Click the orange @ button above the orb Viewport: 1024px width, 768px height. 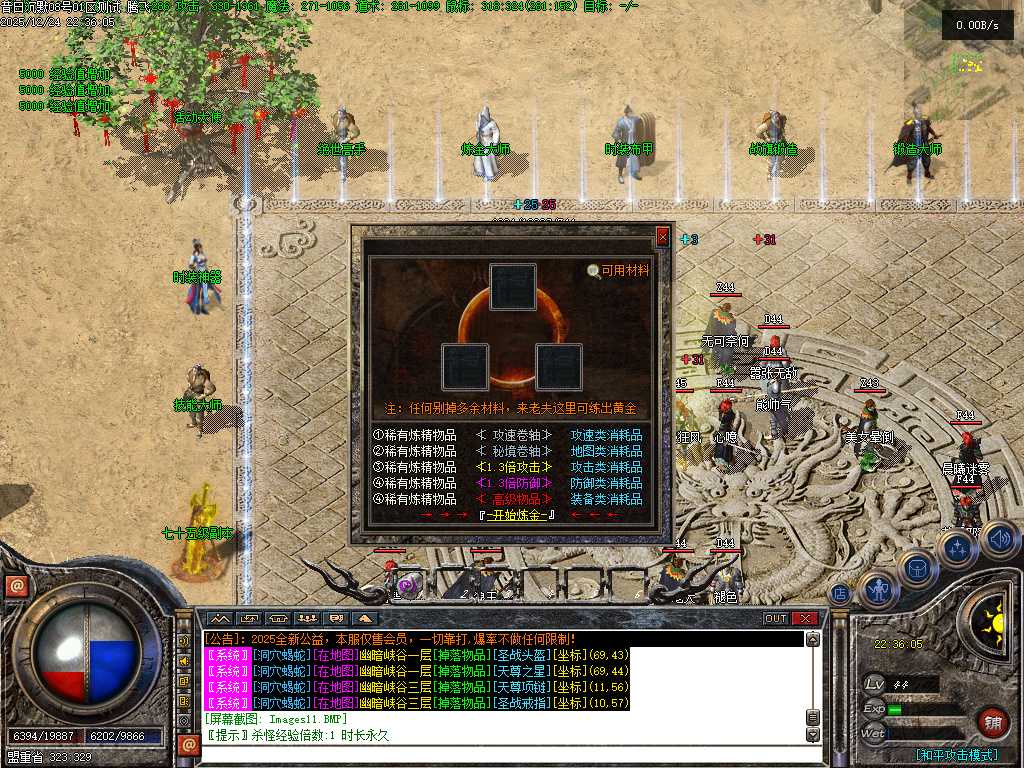pyautogui.click(x=15, y=586)
